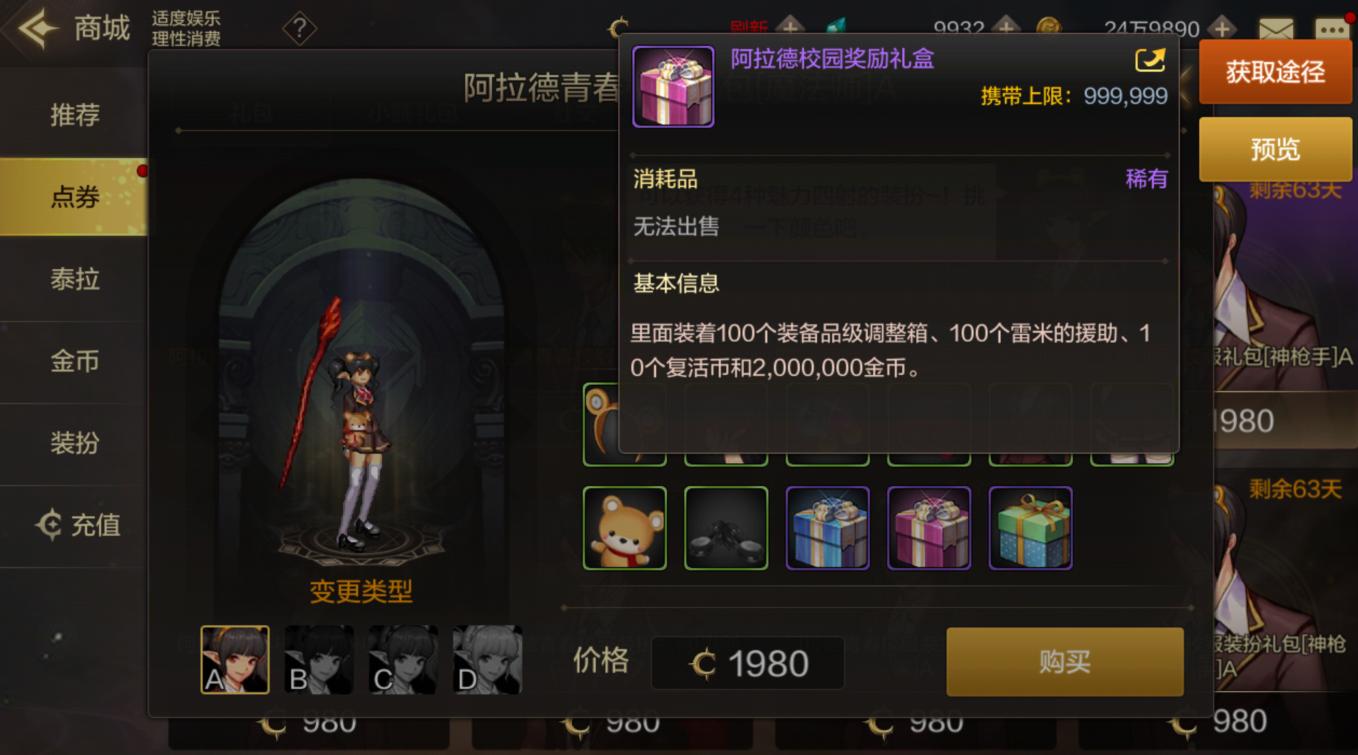Click the 购买 purchase button

(1064, 662)
